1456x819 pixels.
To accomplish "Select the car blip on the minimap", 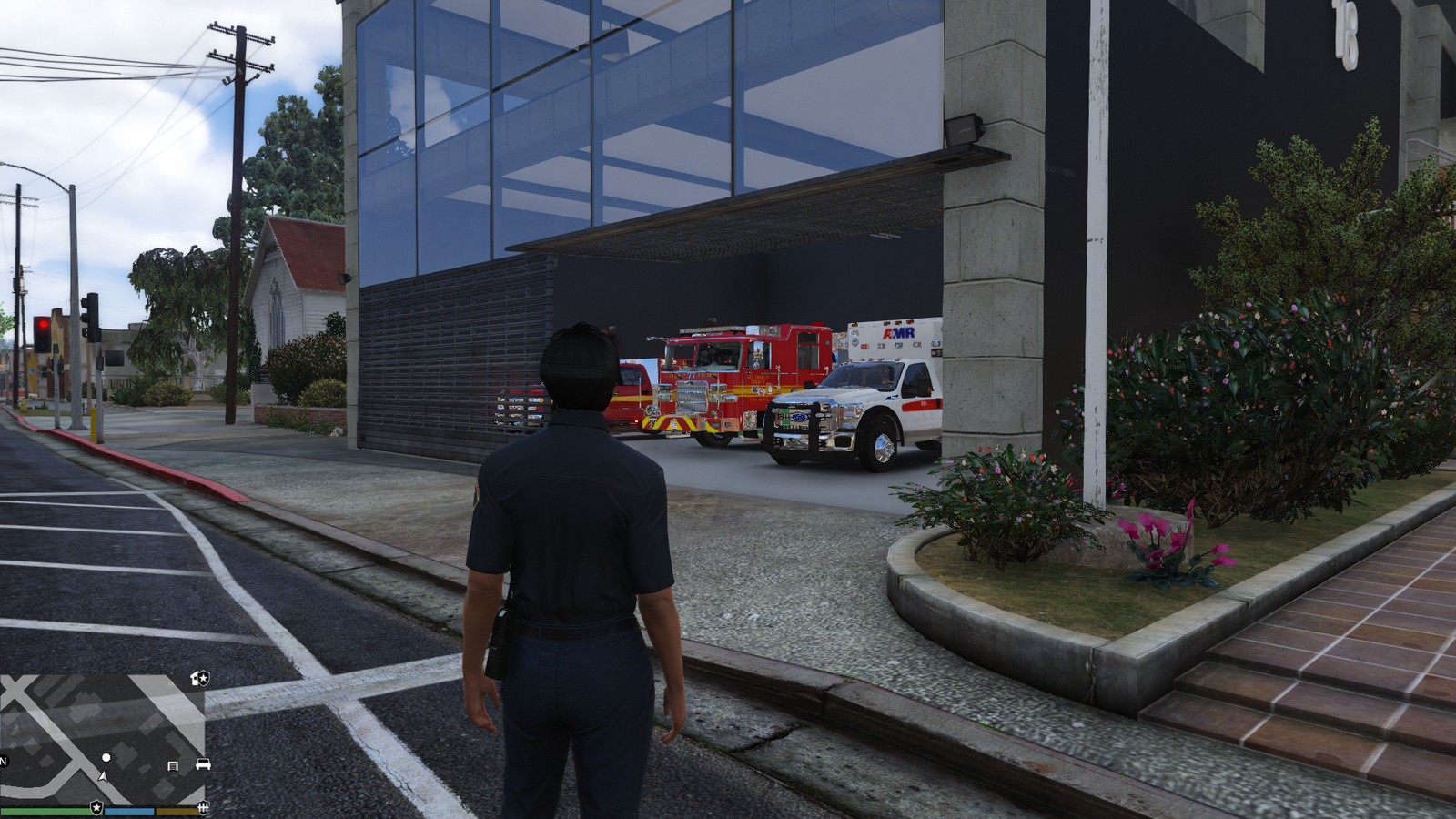I will click(x=203, y=765).
